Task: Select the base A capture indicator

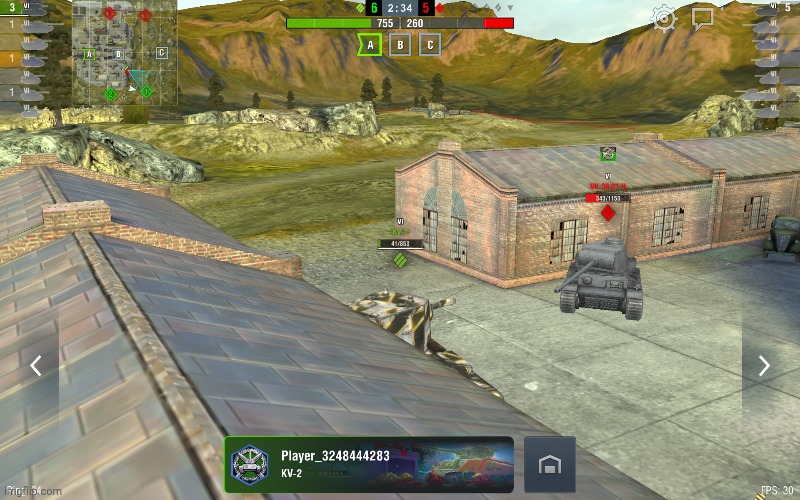Action: click(x=370, y=45)
